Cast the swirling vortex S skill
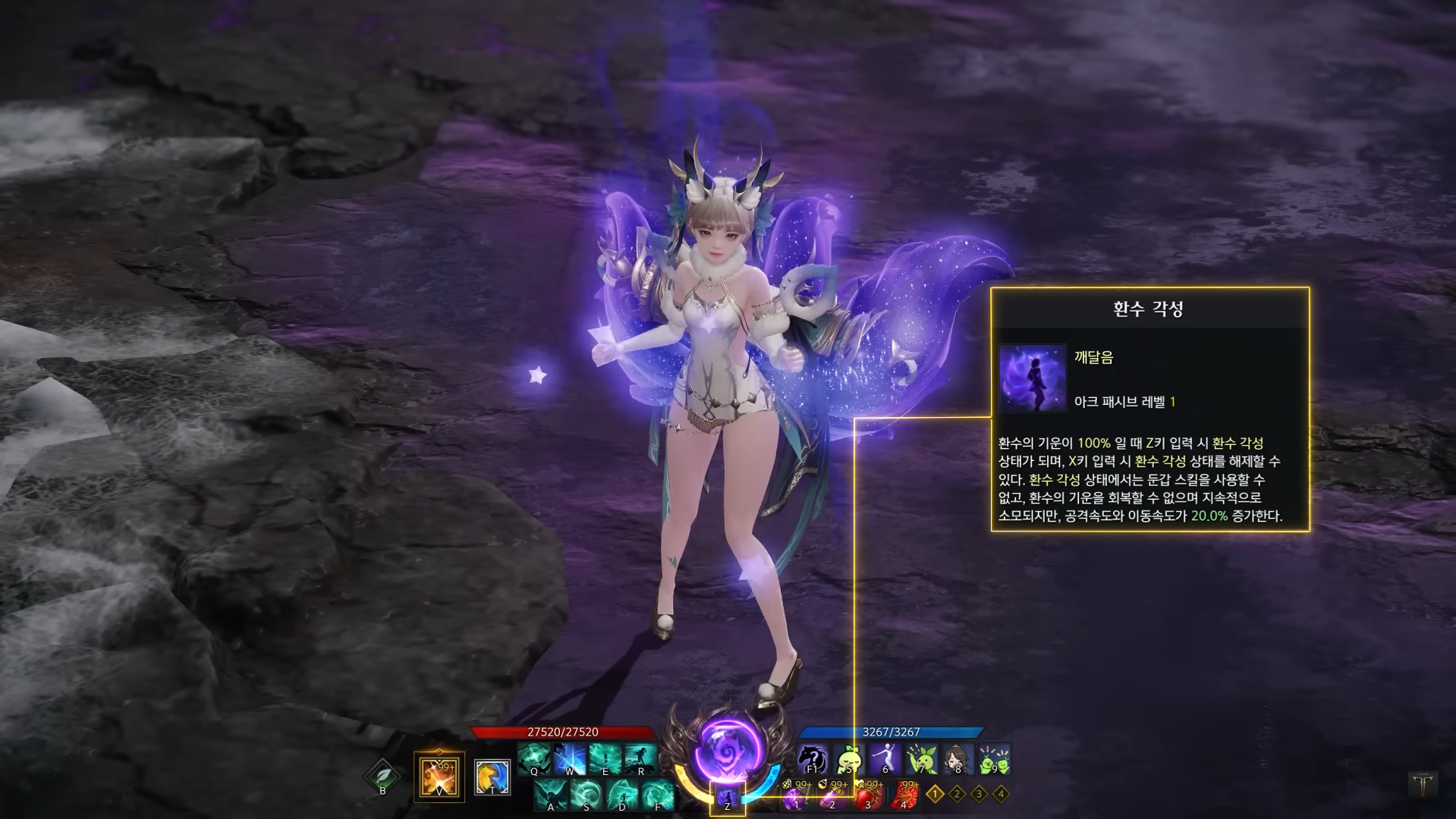The width and height of the screenshot is (1456, 819). pos(586,795)
